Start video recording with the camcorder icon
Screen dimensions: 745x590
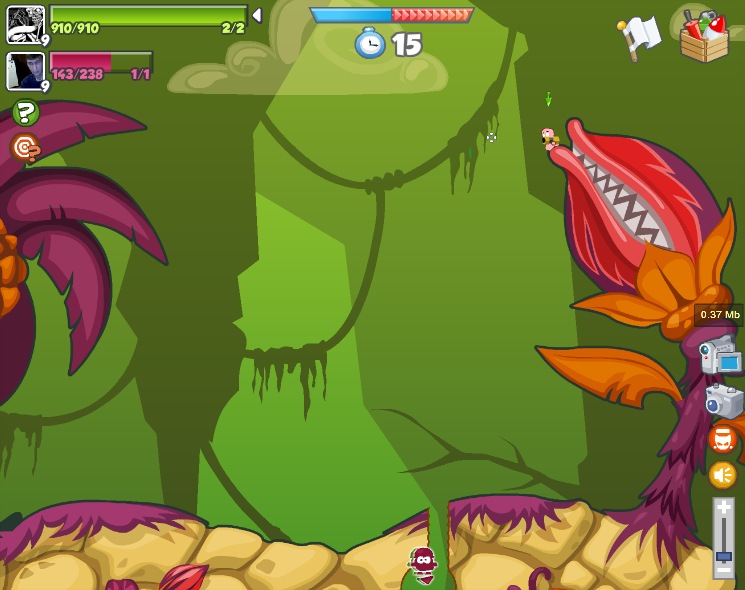click(x=720, y=356)
